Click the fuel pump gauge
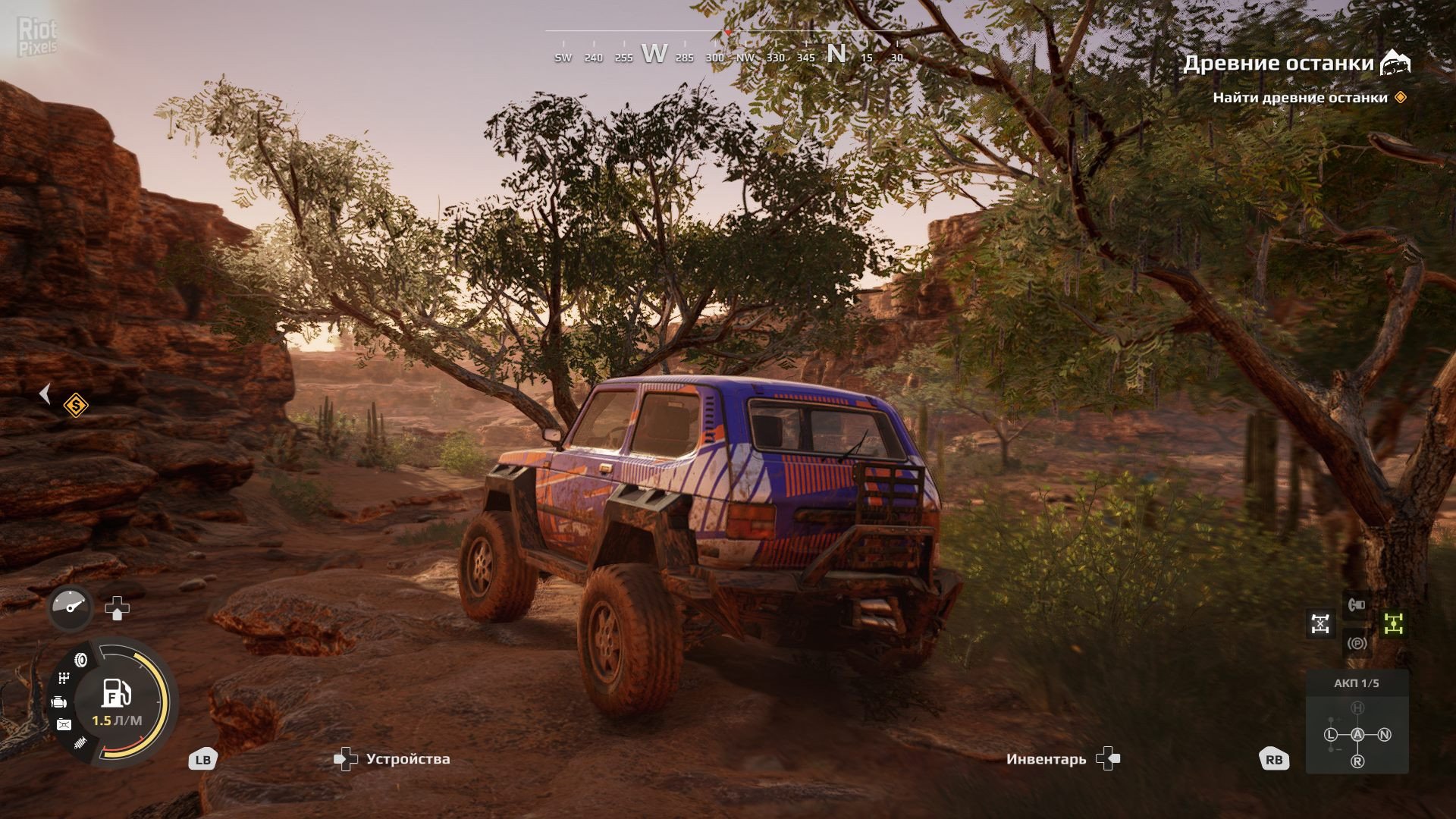 (117, 694)
